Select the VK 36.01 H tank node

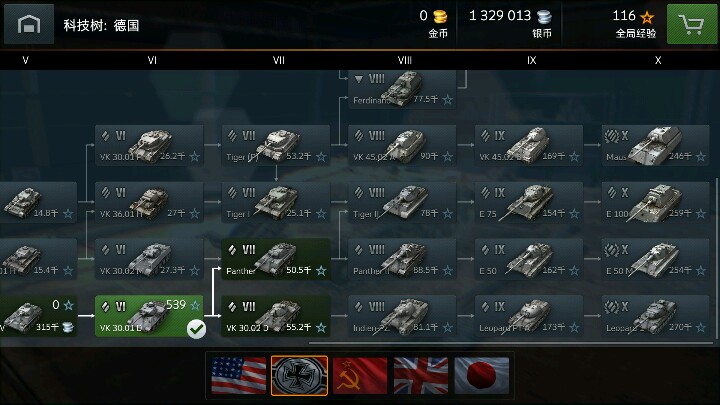click(x=149, y=203)
